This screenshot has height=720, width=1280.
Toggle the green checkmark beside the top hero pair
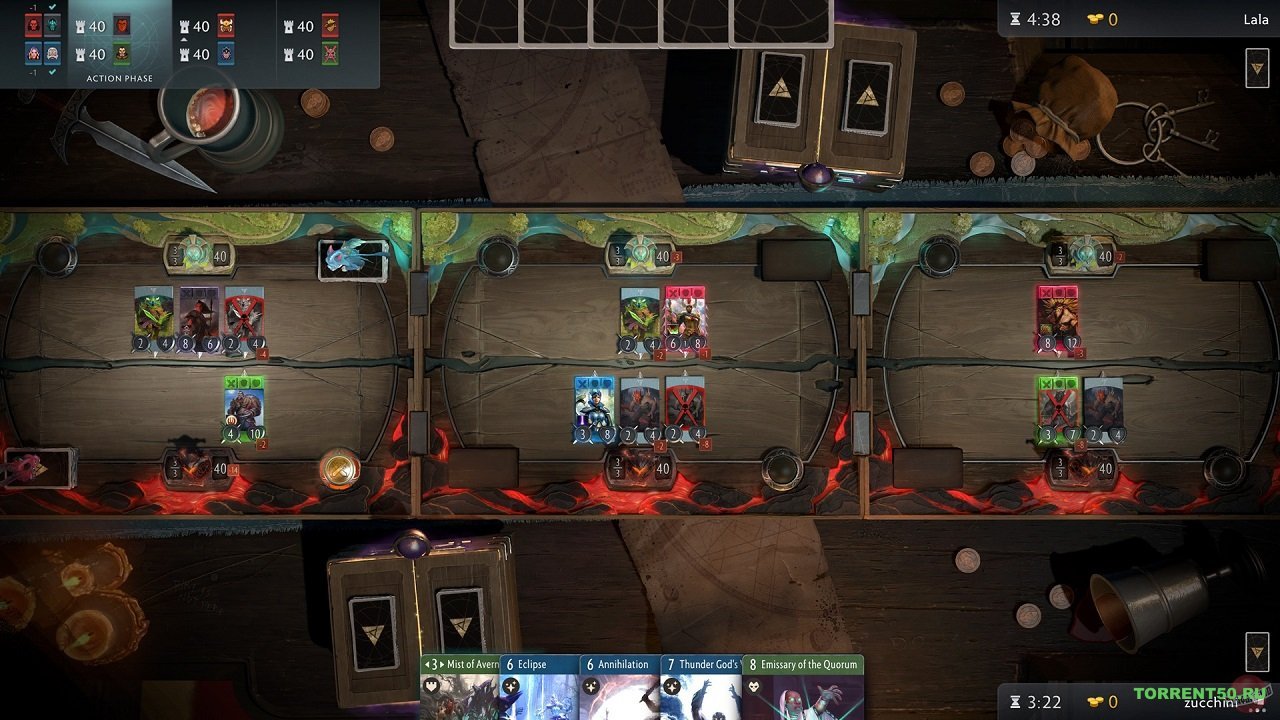[x=52, y=6]
